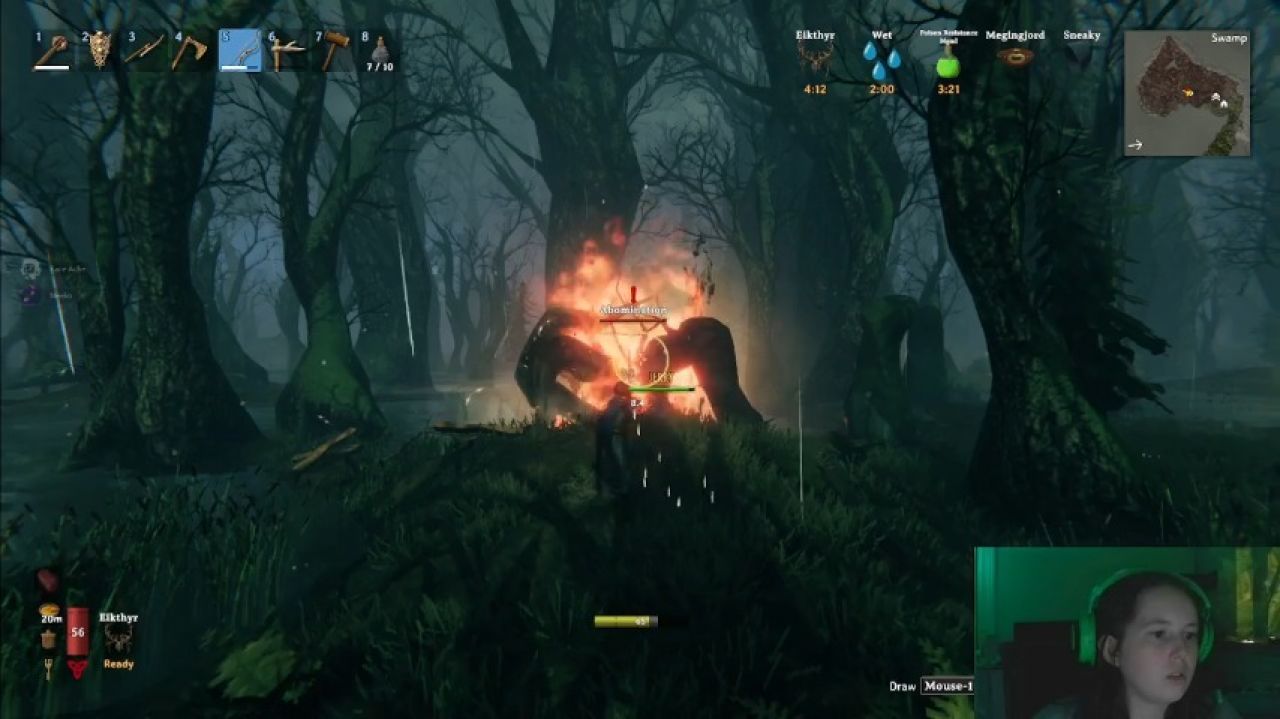Click the pie food slot icon
This screenshot has width=1280, height=719.
(x=48, y=610)
